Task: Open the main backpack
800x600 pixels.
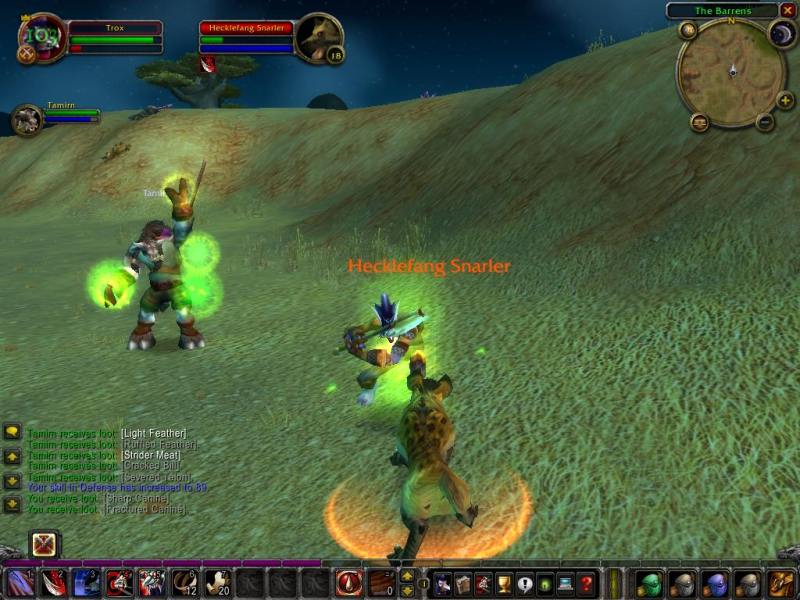Action: point(780,583)
